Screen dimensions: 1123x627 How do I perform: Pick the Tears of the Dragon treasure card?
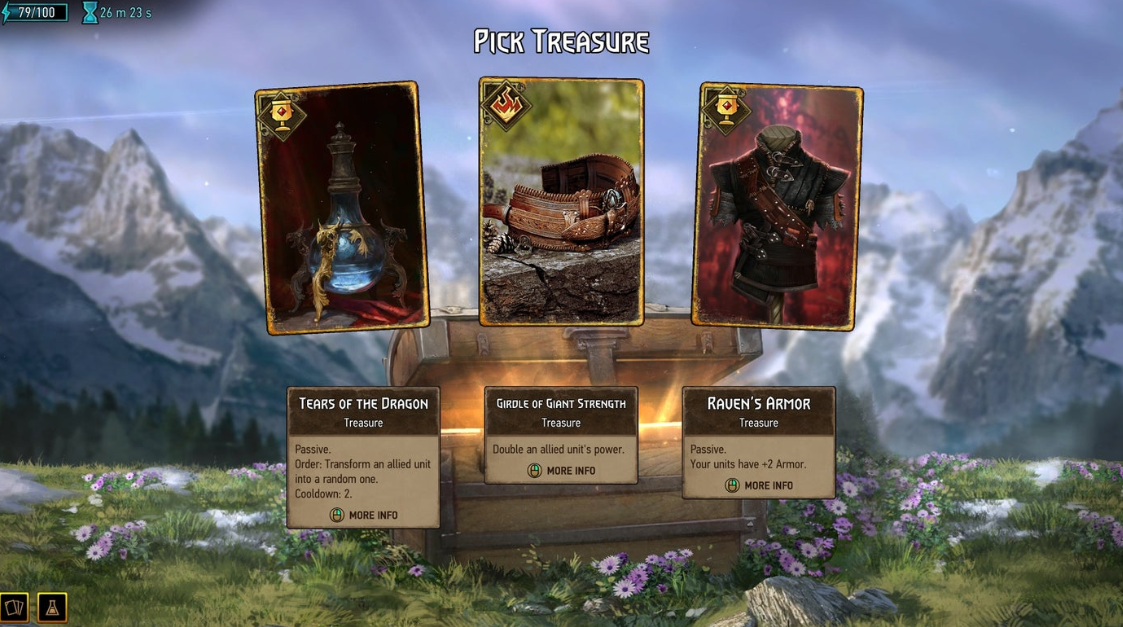[x=342, y=208]
